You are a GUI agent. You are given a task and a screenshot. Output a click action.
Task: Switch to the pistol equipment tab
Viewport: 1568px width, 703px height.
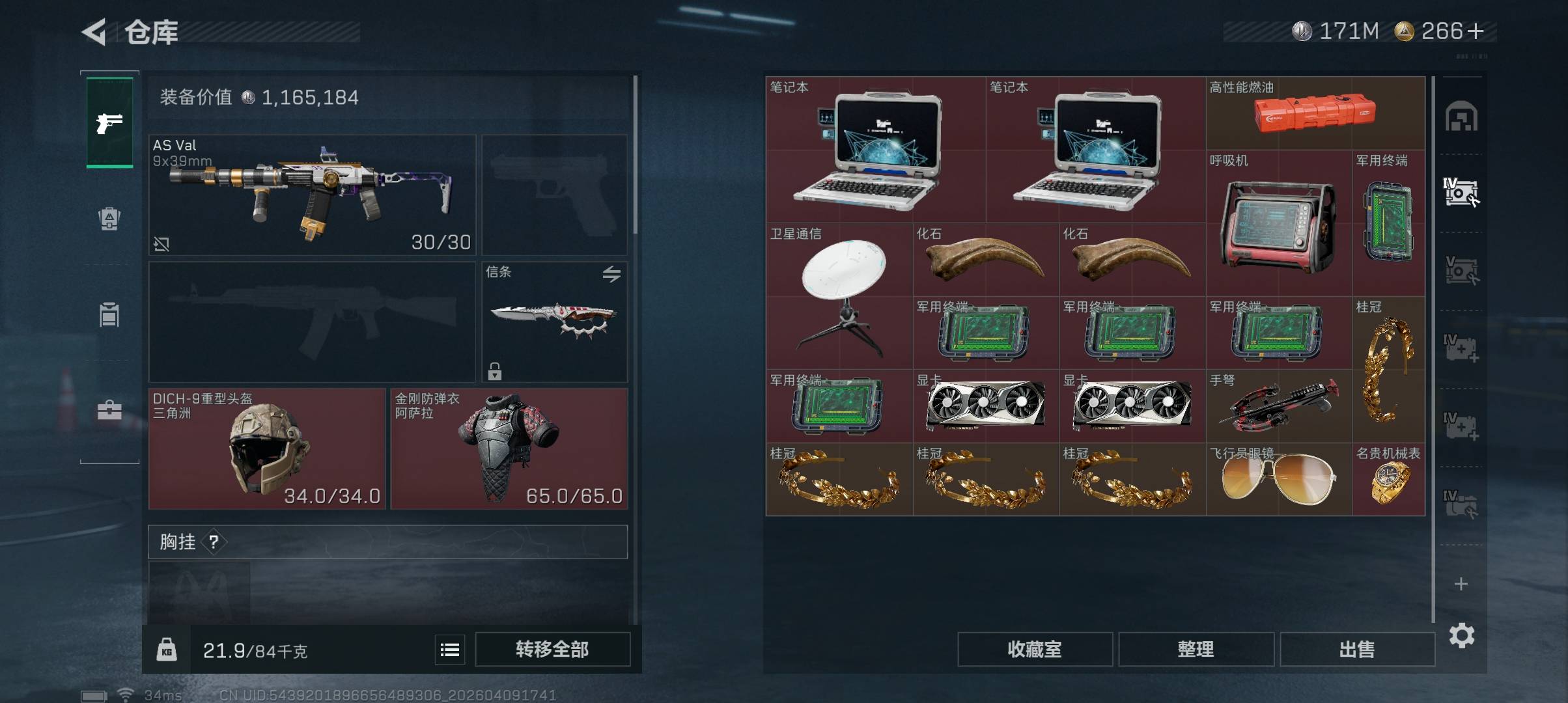pos(109,122)
